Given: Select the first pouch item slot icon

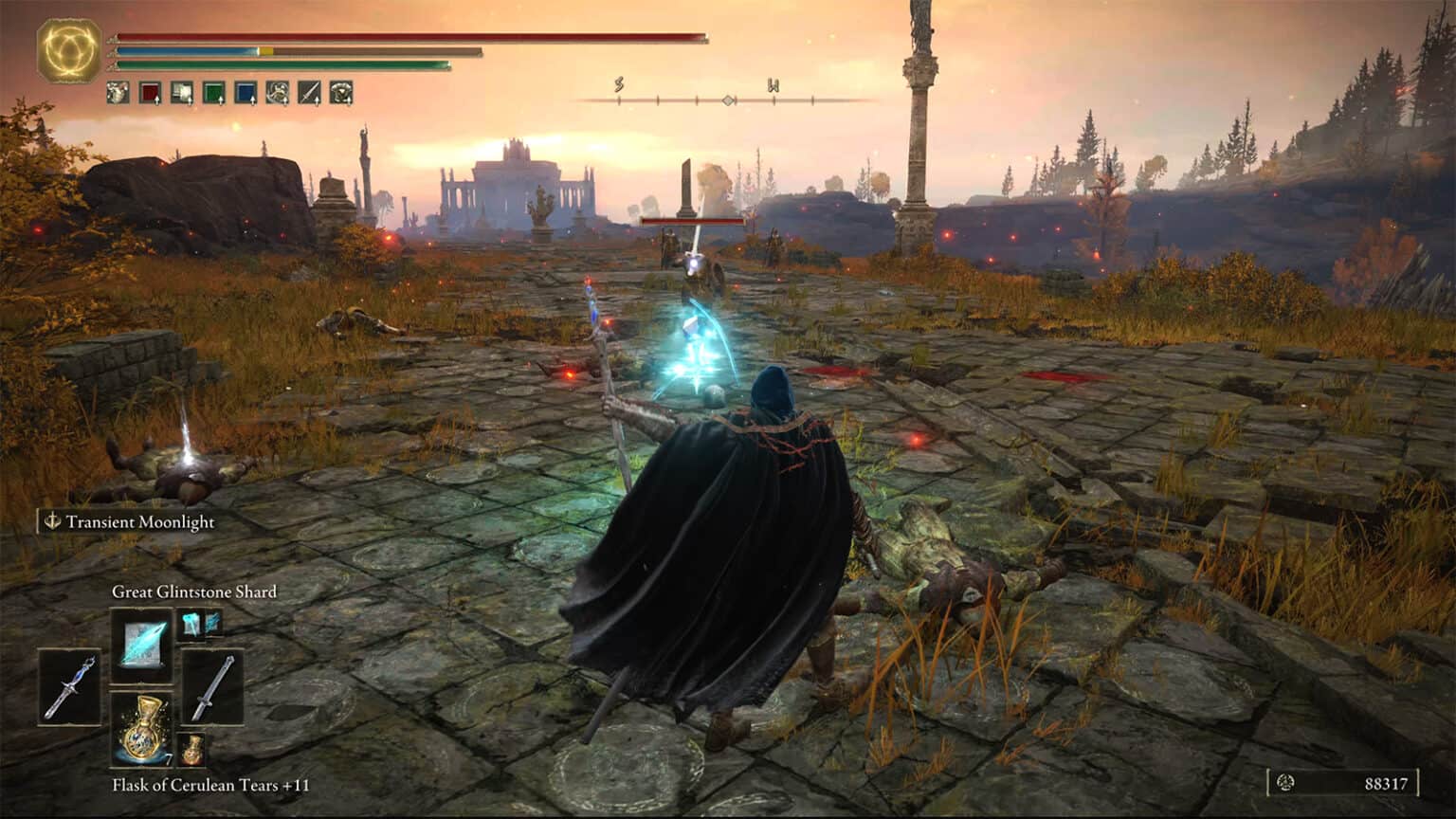Looking at the screenshot, I should pos(118,92).
